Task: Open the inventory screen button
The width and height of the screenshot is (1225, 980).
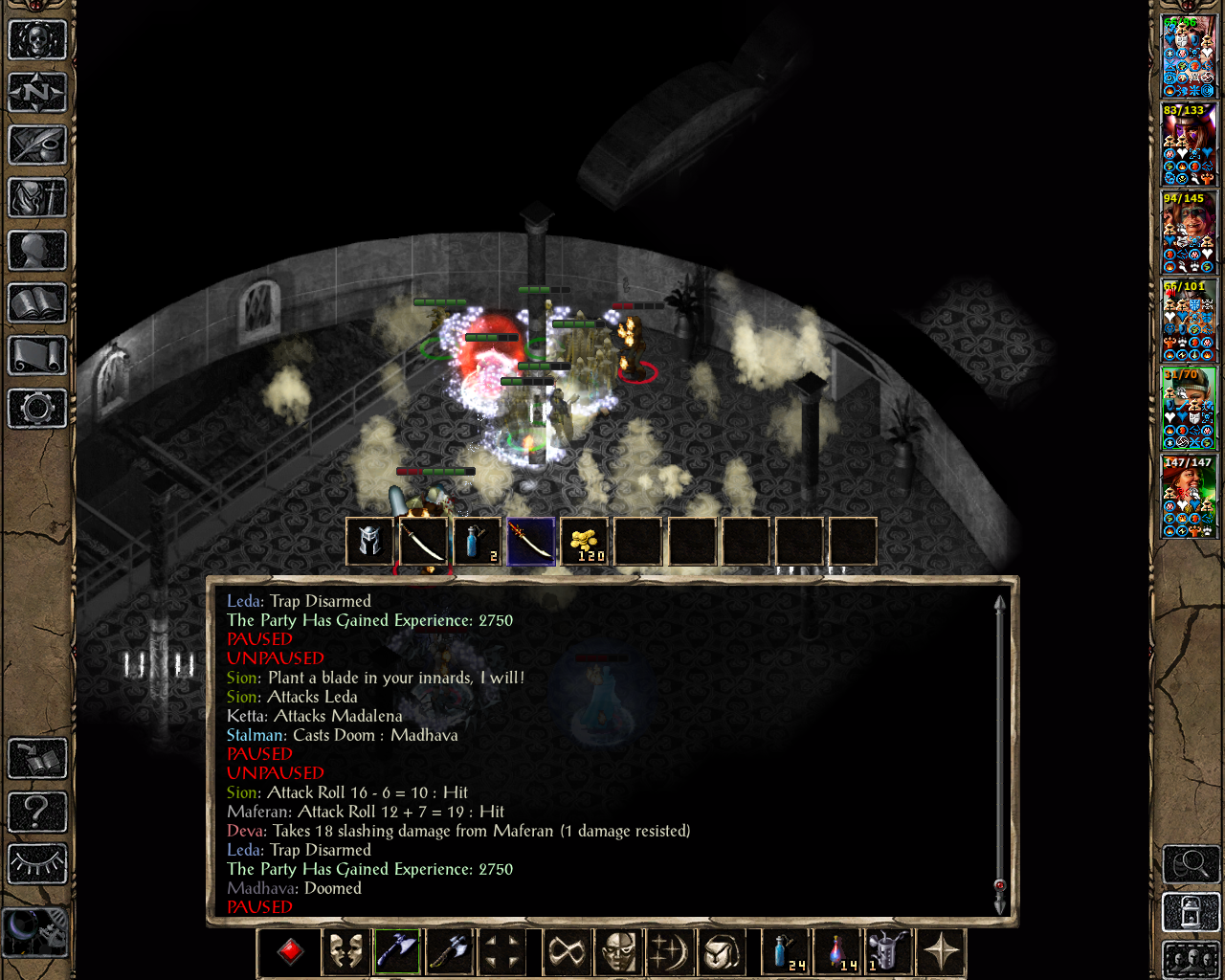Action: pyautogui.click(x=37, y=198)
